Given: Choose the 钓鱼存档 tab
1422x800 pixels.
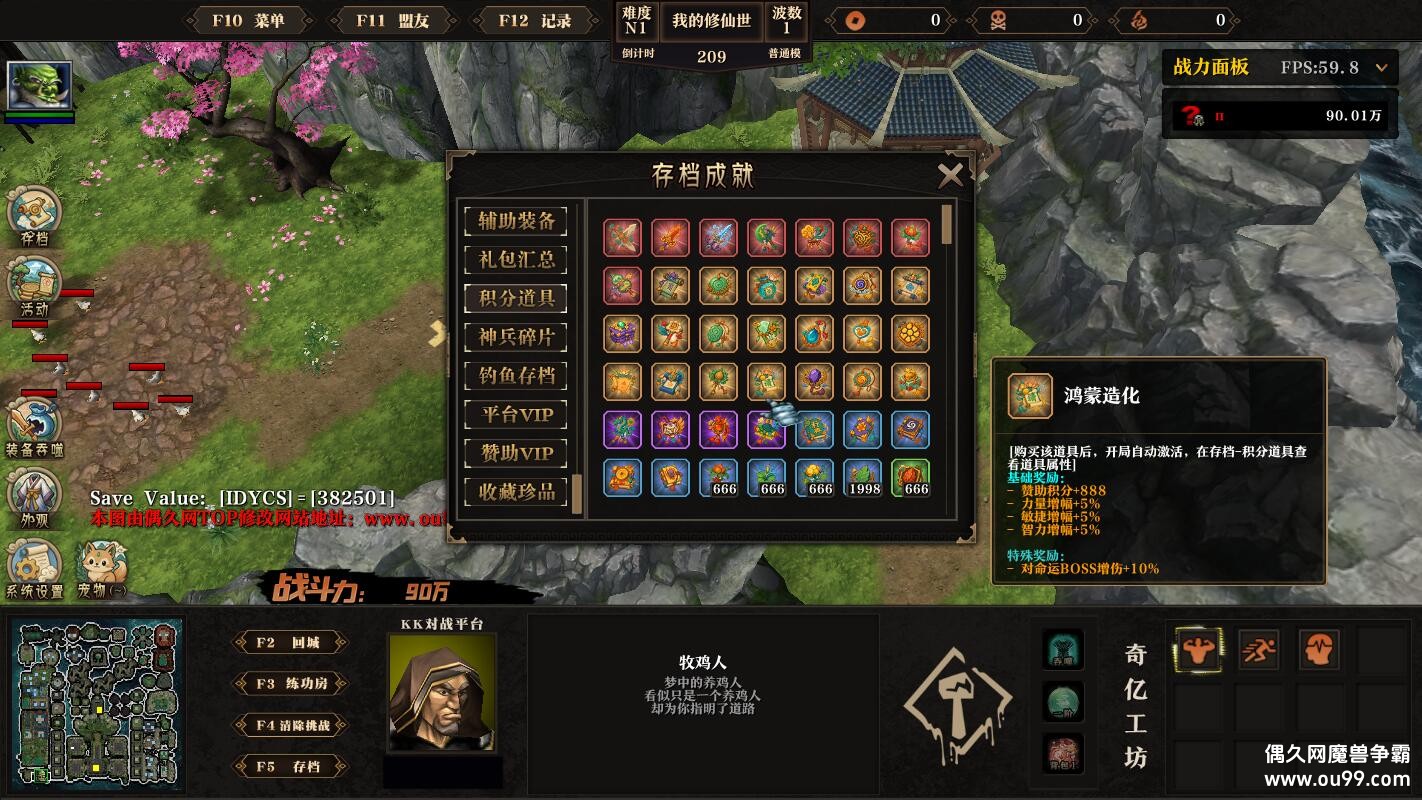Looking at the screenshot, I should (516, 376).
